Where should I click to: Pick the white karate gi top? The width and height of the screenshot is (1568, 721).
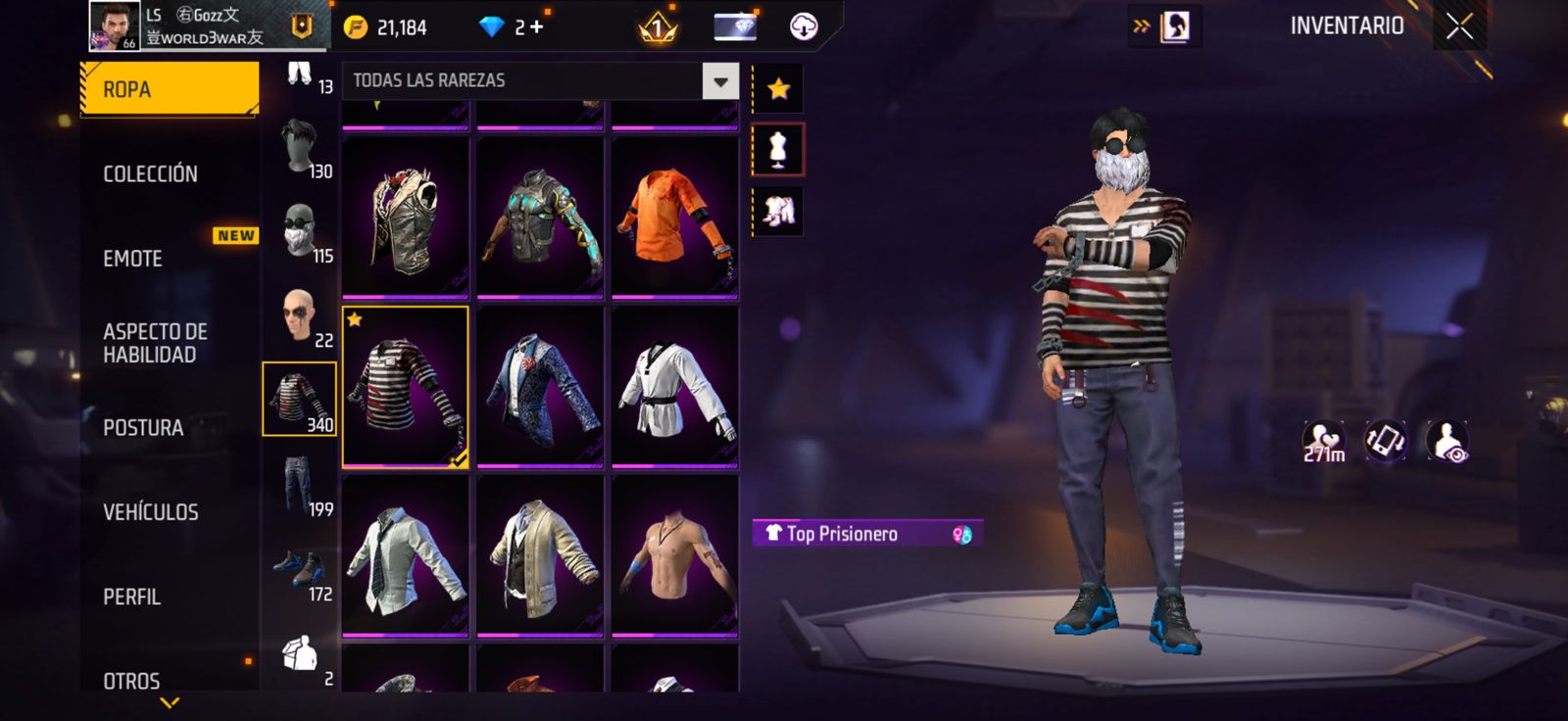coord(674,386)
